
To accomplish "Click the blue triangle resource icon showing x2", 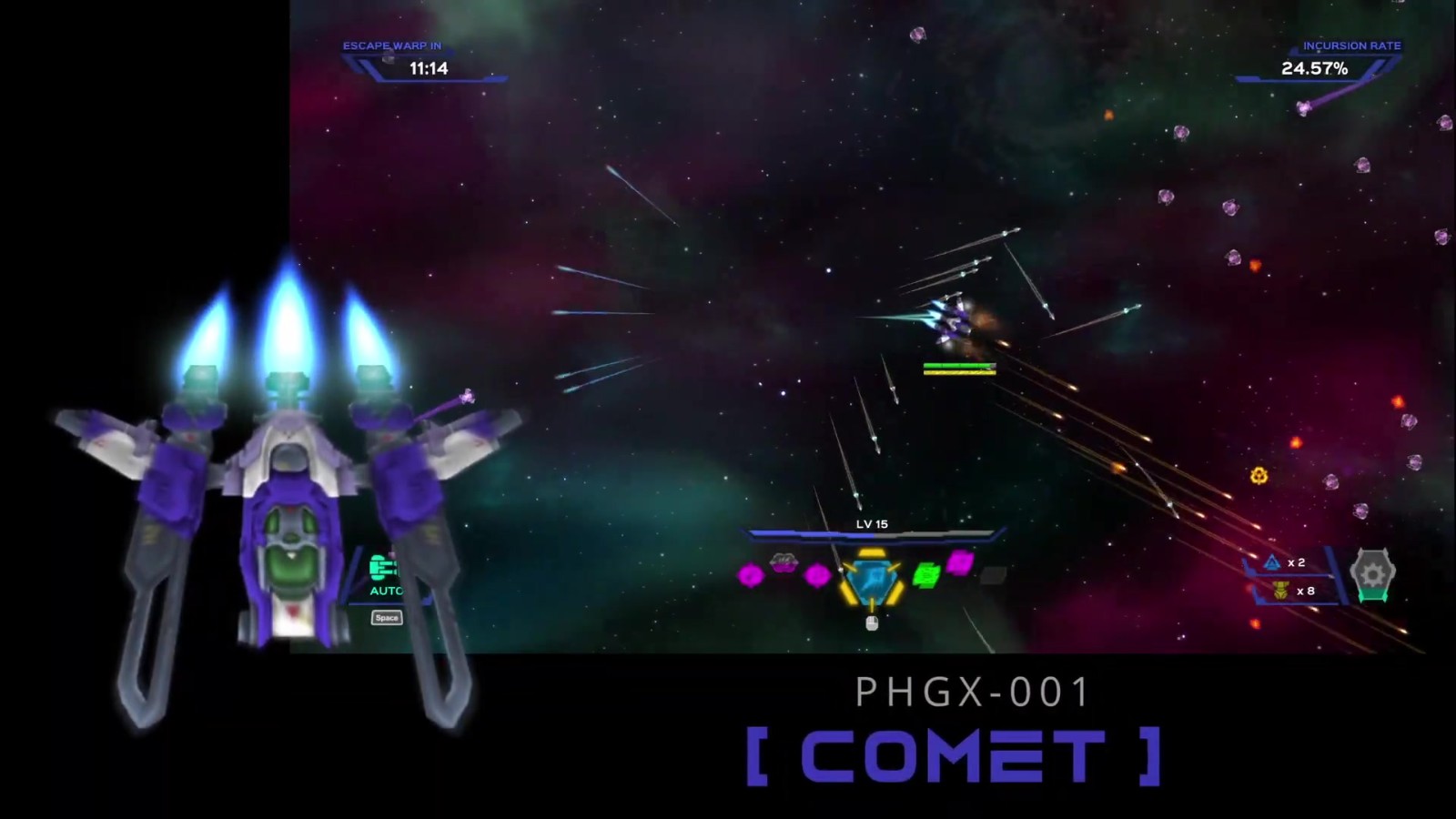I will 1271,563.
